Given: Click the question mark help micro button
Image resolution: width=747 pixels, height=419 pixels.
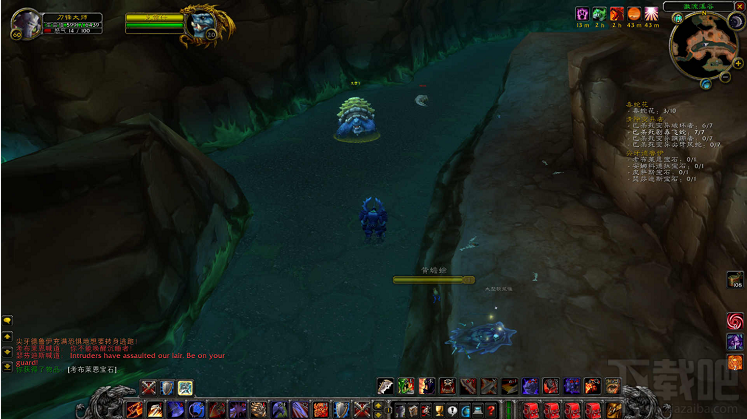Looking at the screenshot, I should pyautogui.click(x=491, y=410).
